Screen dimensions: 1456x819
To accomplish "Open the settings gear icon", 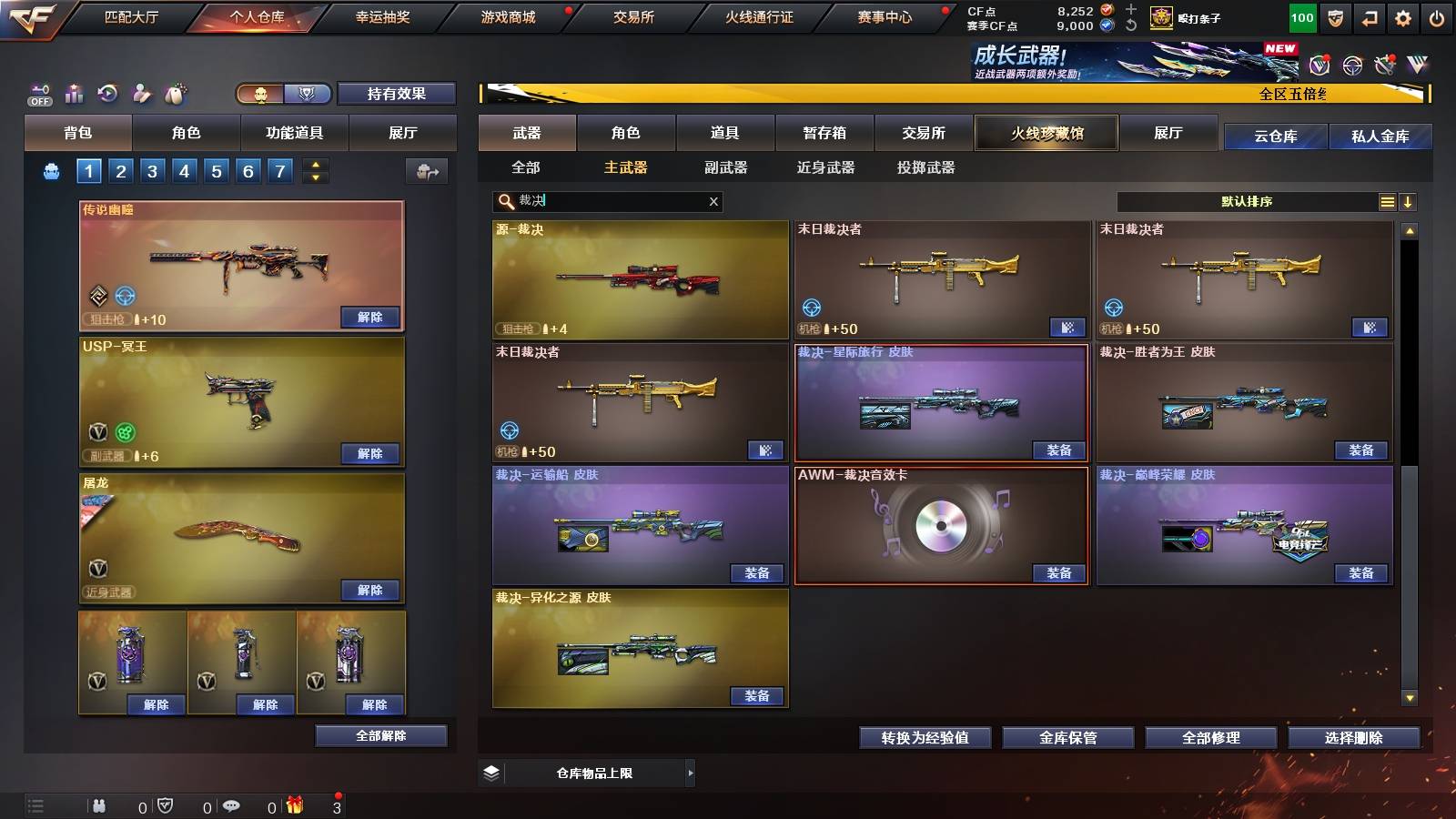I will pyautogui.click(x=1404, y=16).
